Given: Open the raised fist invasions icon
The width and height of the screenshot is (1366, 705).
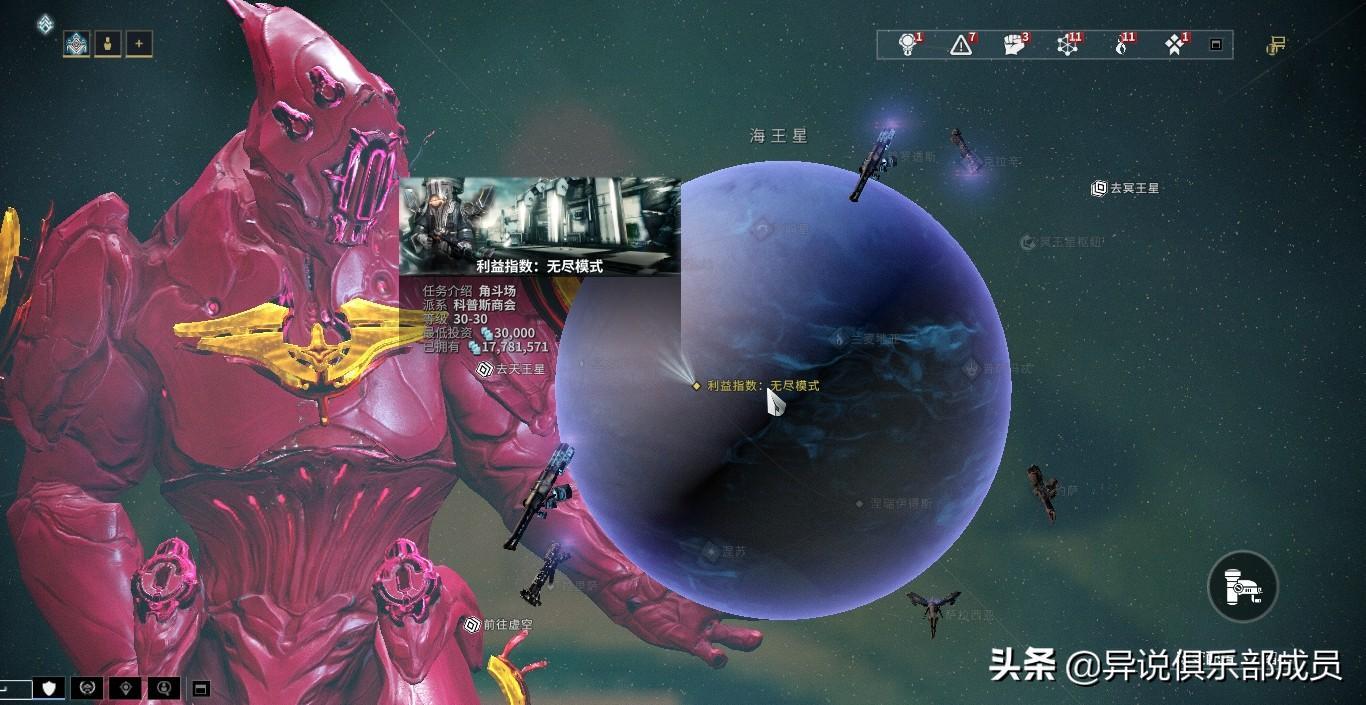Looking at the screenshot, I should tap(1015, 44).
